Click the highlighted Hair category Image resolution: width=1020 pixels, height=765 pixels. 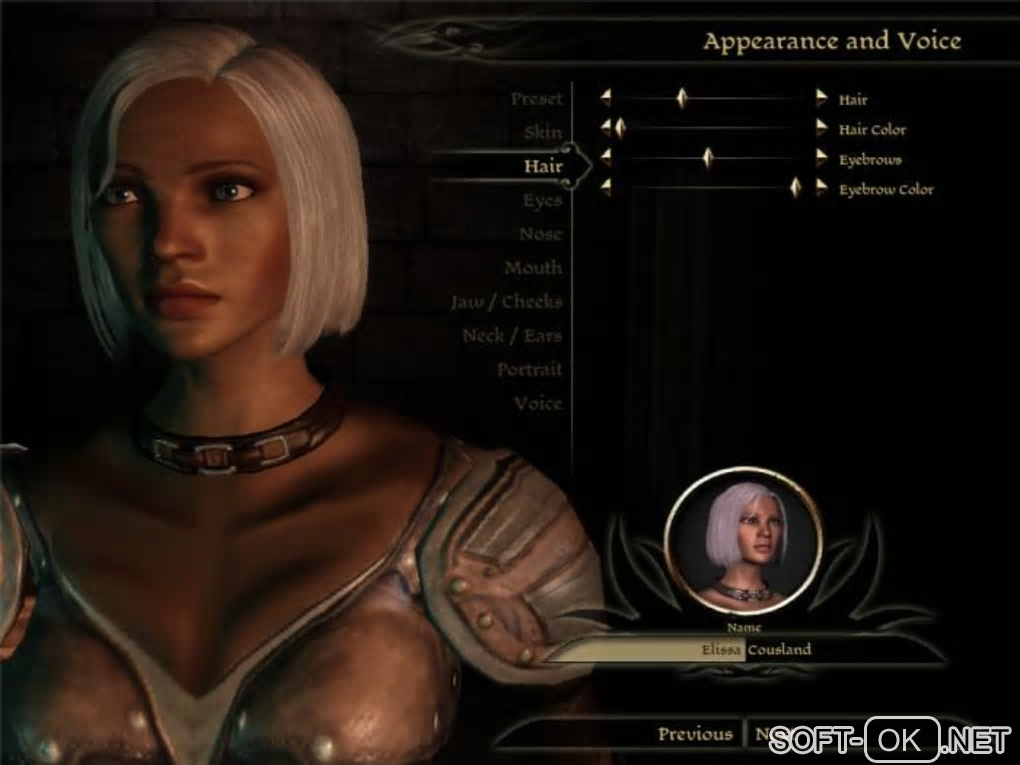click(x=543, y=167)
